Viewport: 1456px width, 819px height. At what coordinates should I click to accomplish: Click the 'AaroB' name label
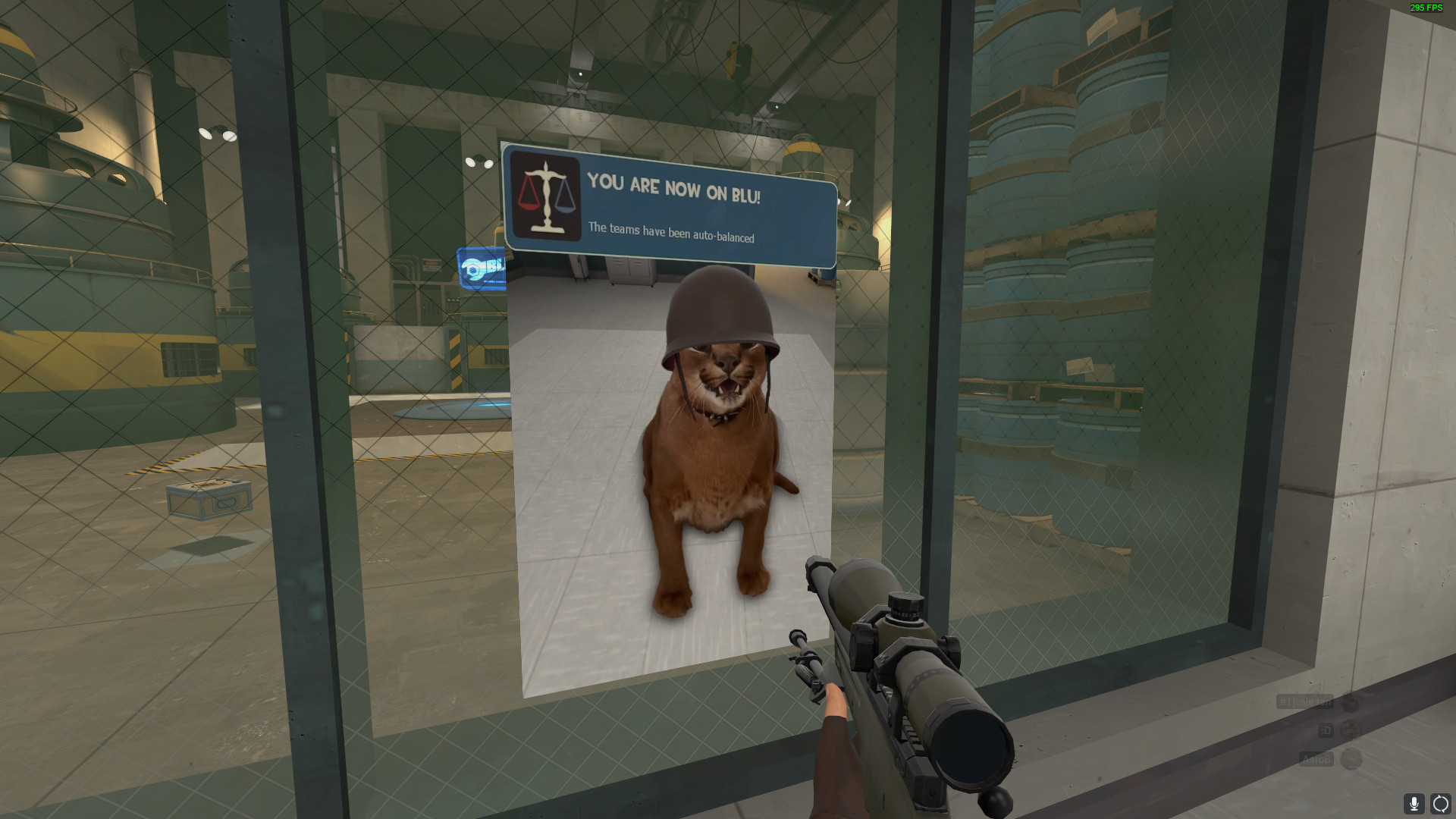pos(1318,759)
